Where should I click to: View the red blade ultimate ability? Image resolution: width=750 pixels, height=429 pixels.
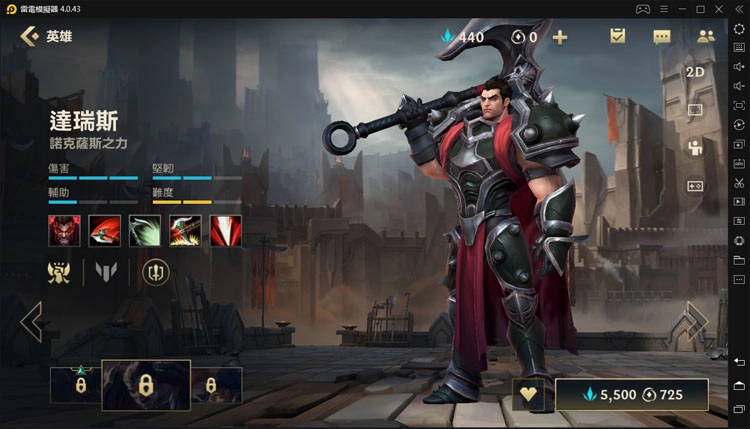point(226,230)
